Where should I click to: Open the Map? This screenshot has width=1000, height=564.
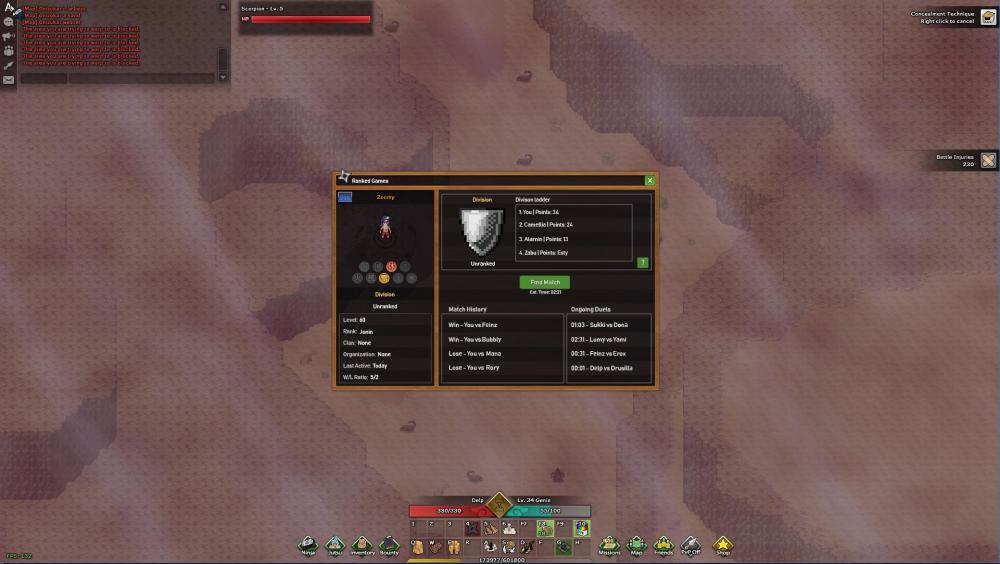636,545
